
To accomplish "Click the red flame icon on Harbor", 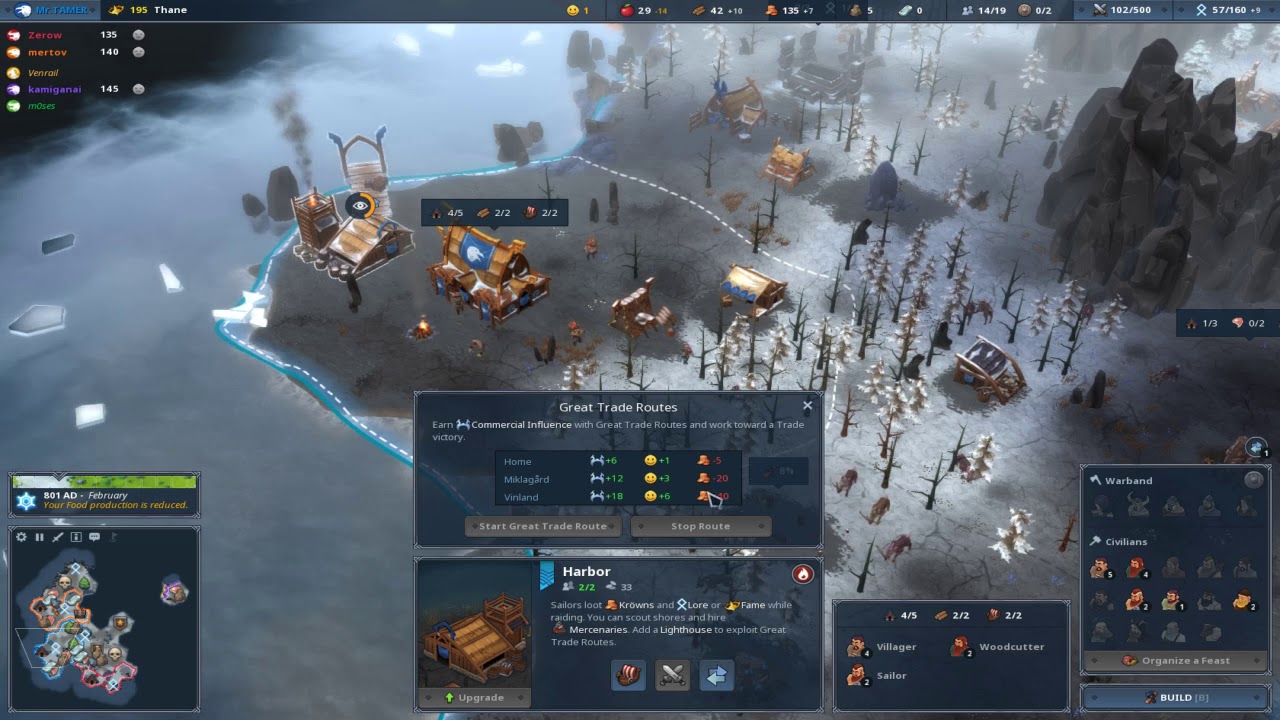I will point(802,574).
